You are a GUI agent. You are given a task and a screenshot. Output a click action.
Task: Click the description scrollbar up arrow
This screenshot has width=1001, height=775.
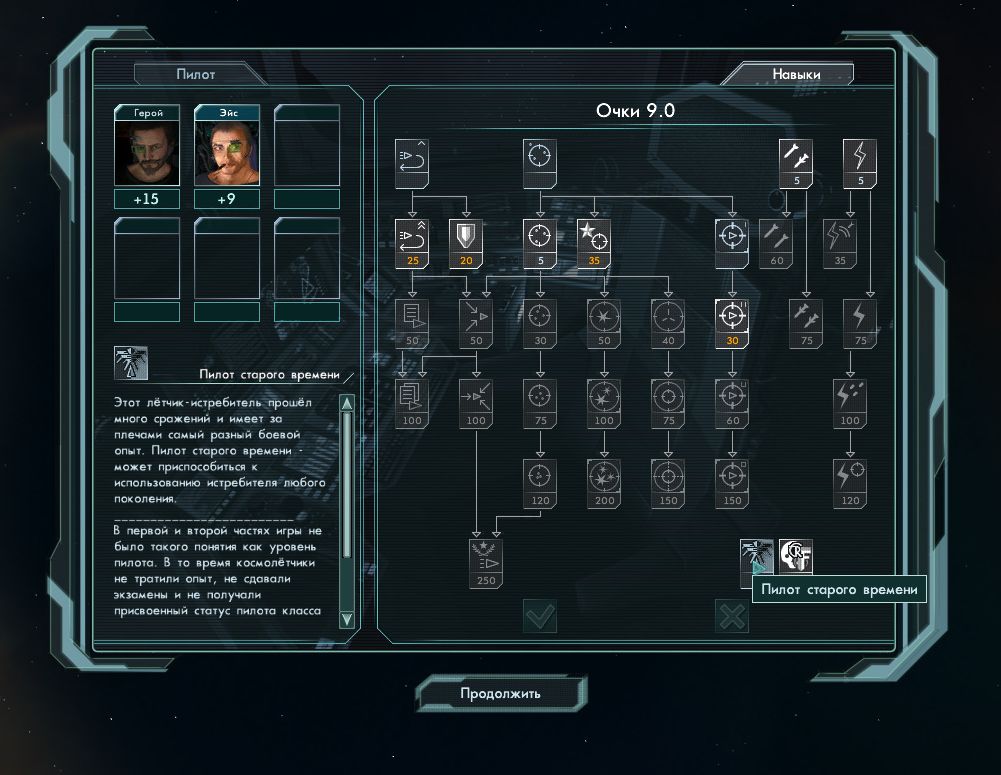347,404
